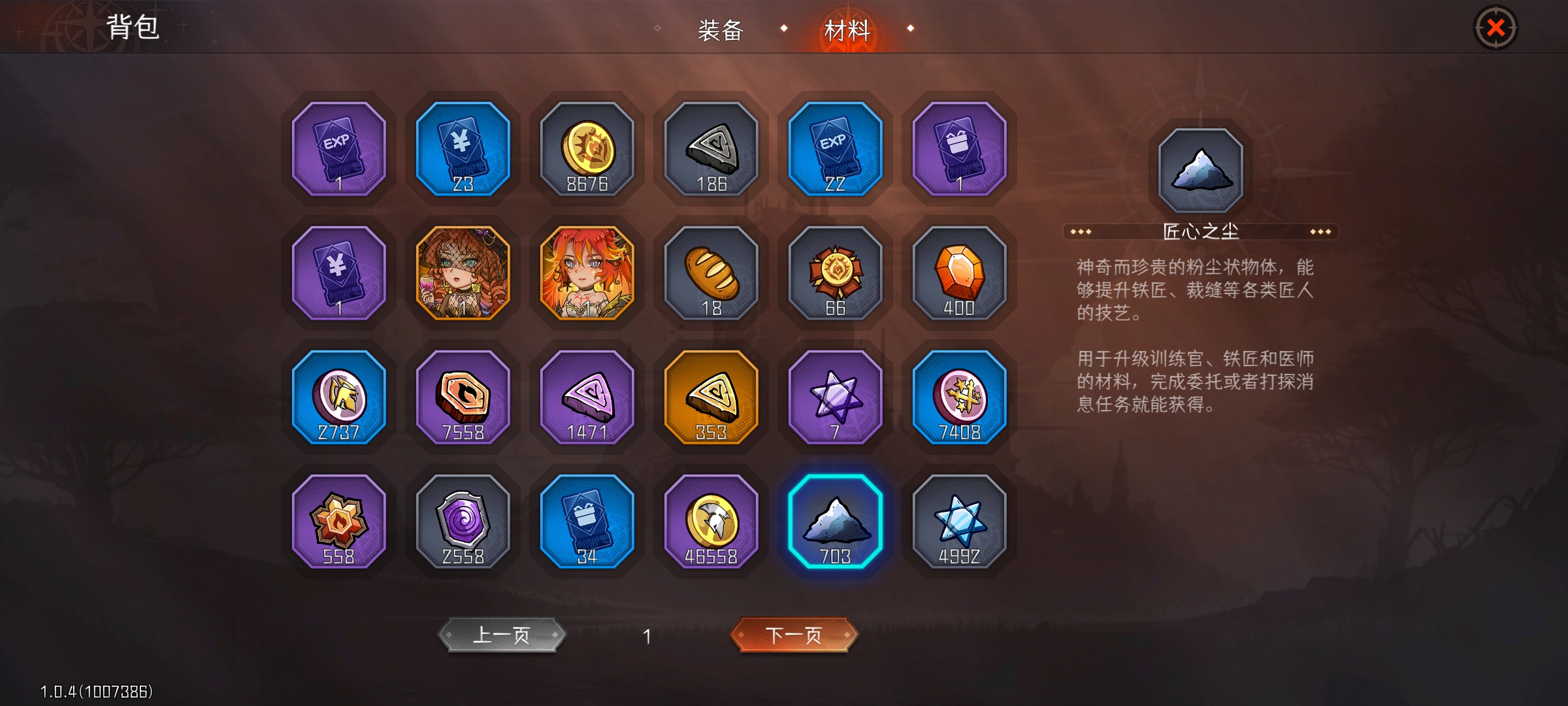Select the orange gem stack of 400
The height and width of the screenshot is (706, 1568).
(x=960, y=273)
